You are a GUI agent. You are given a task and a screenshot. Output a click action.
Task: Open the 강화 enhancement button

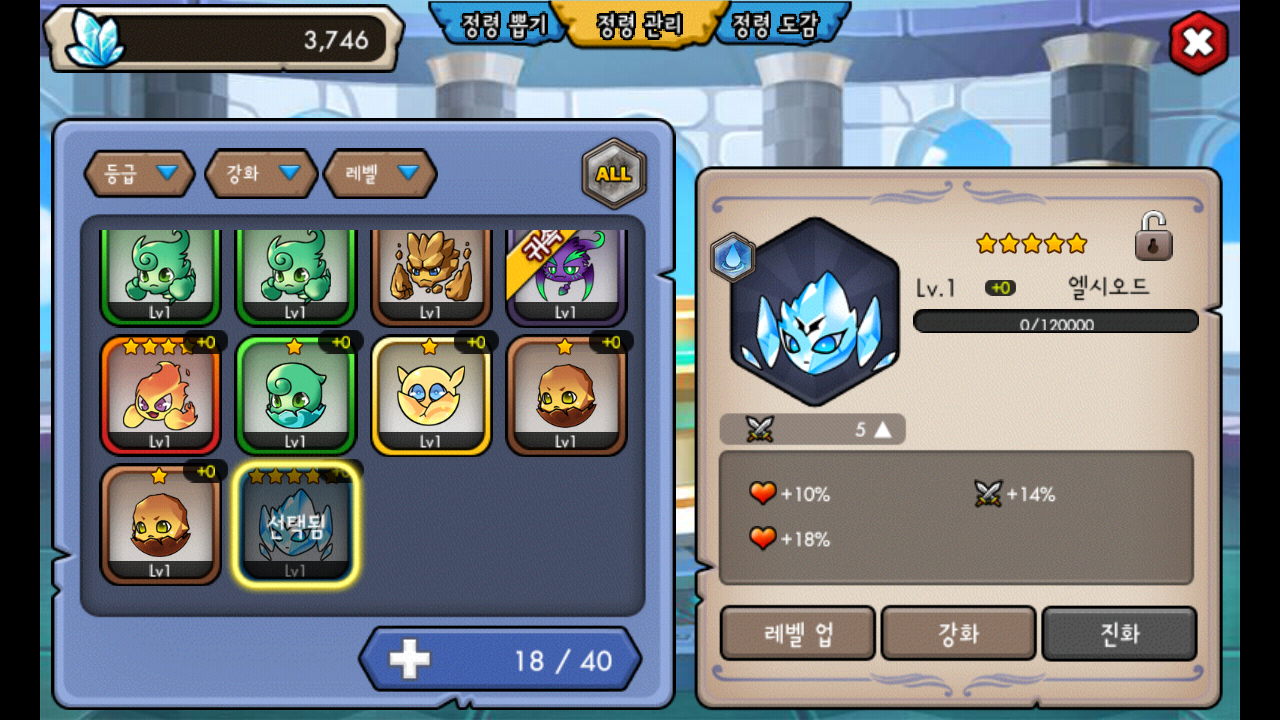tap(958, 634)
